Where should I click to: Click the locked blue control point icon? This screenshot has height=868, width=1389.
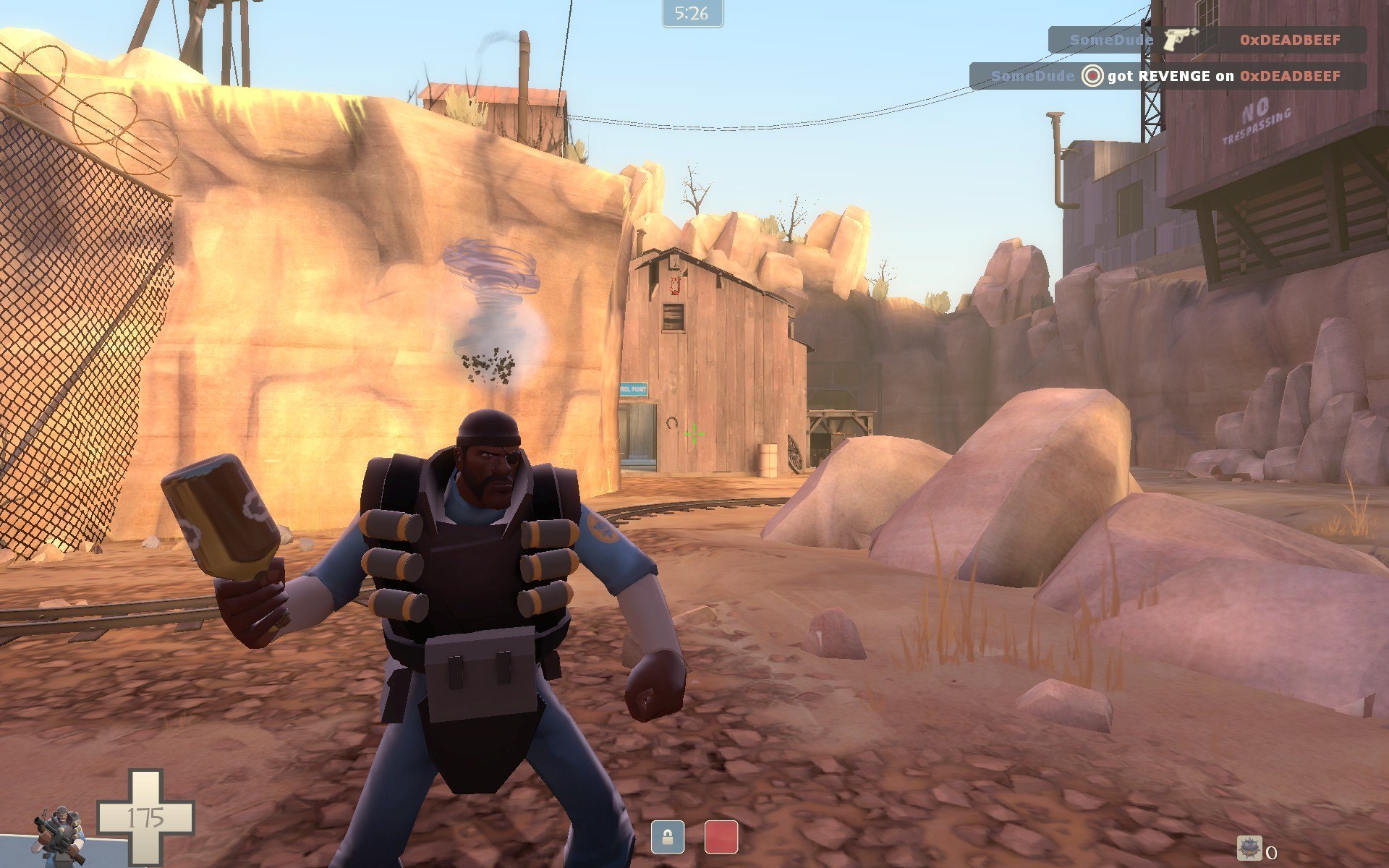tap(667, 837)
